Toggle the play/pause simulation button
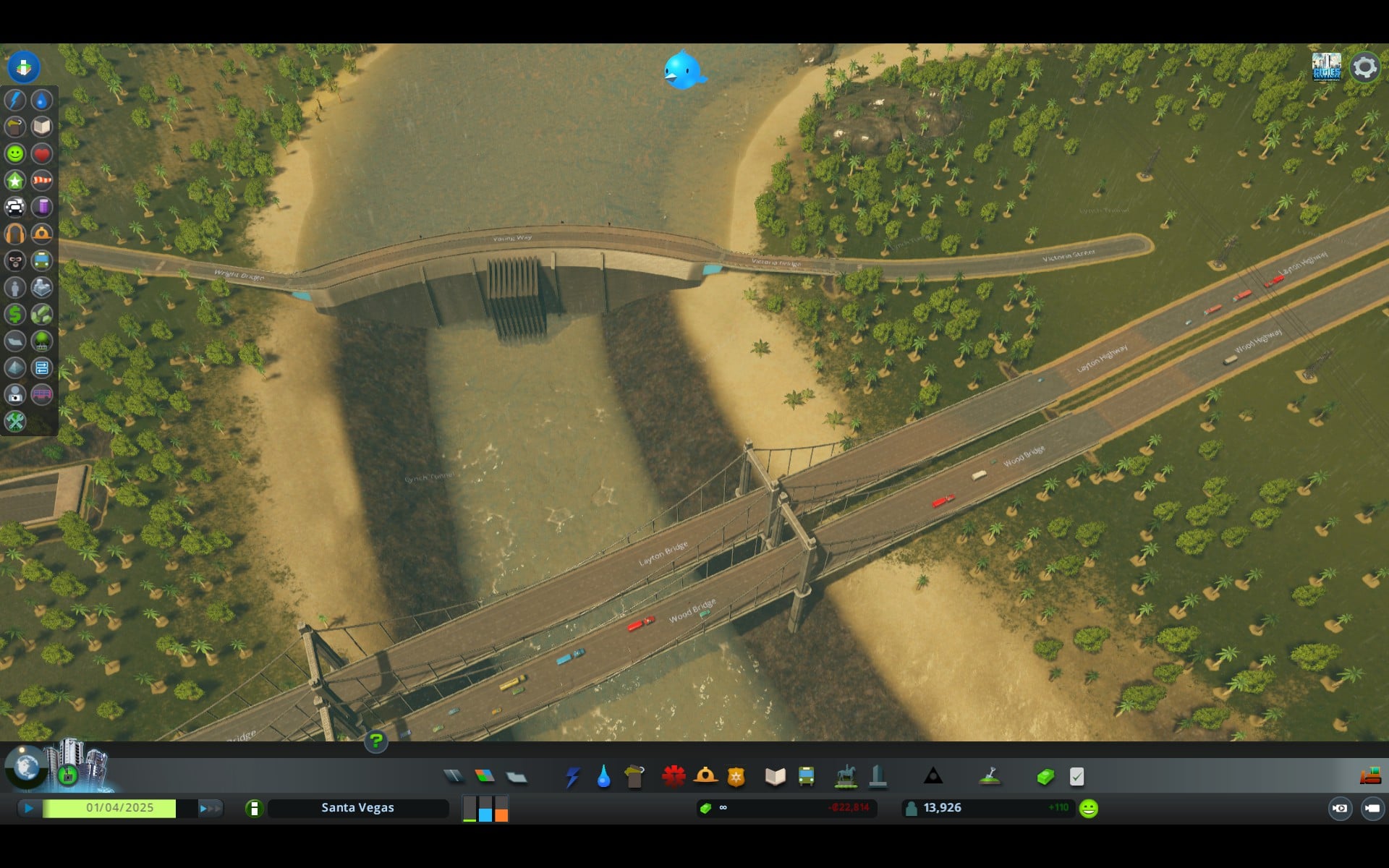Screen dimensions: 1389x868 click(x=29, y=808)
